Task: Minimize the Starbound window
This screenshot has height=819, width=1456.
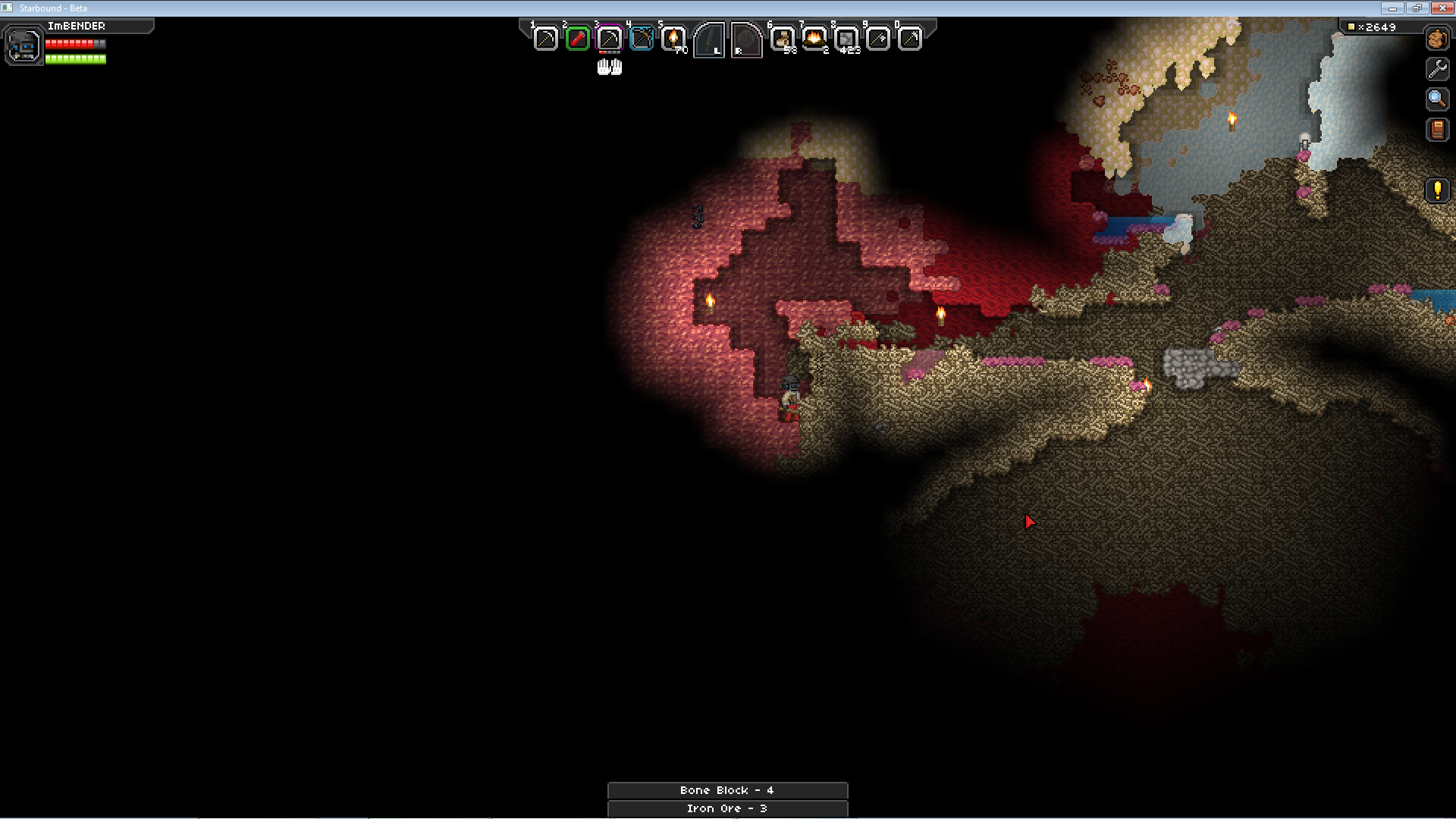Action: pos(1392,8)
